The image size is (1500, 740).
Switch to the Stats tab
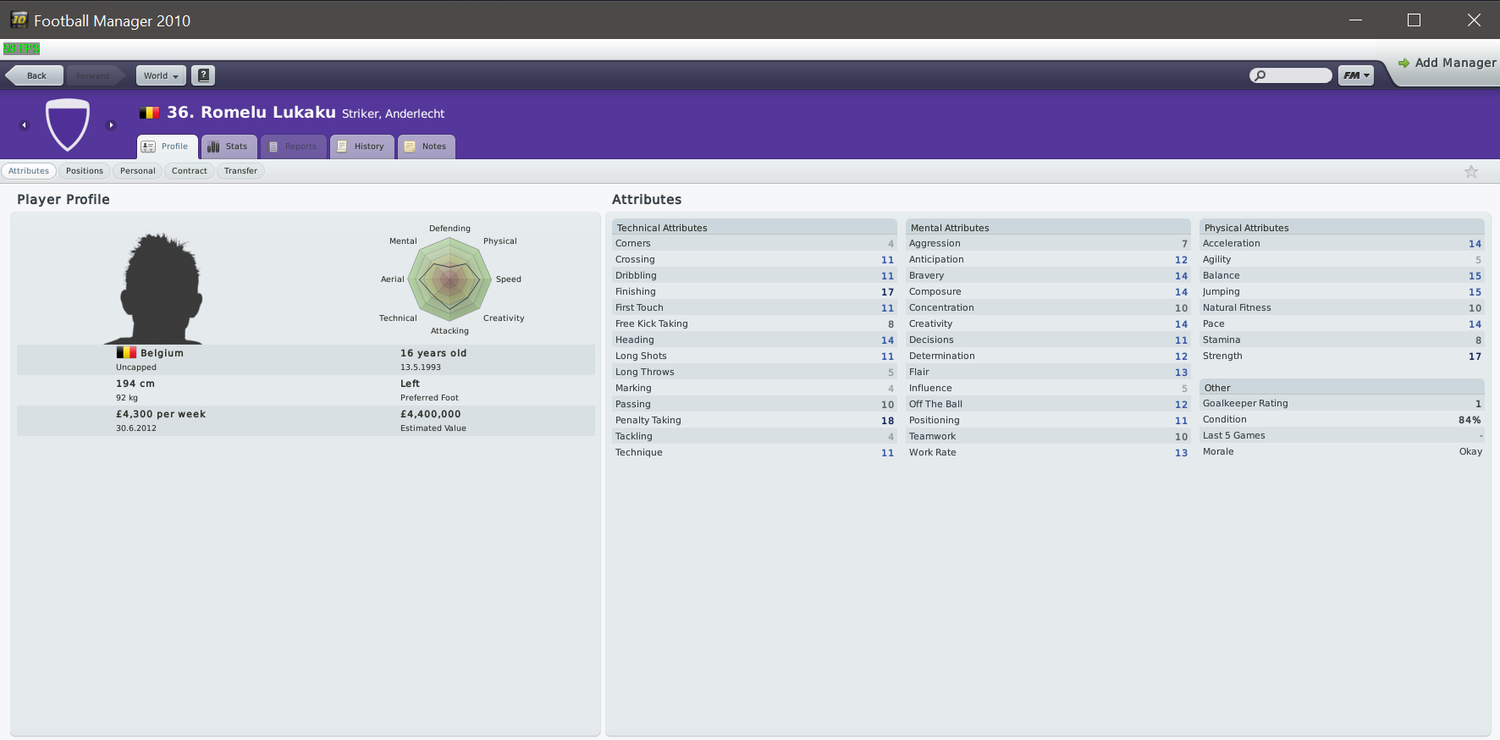229,147
